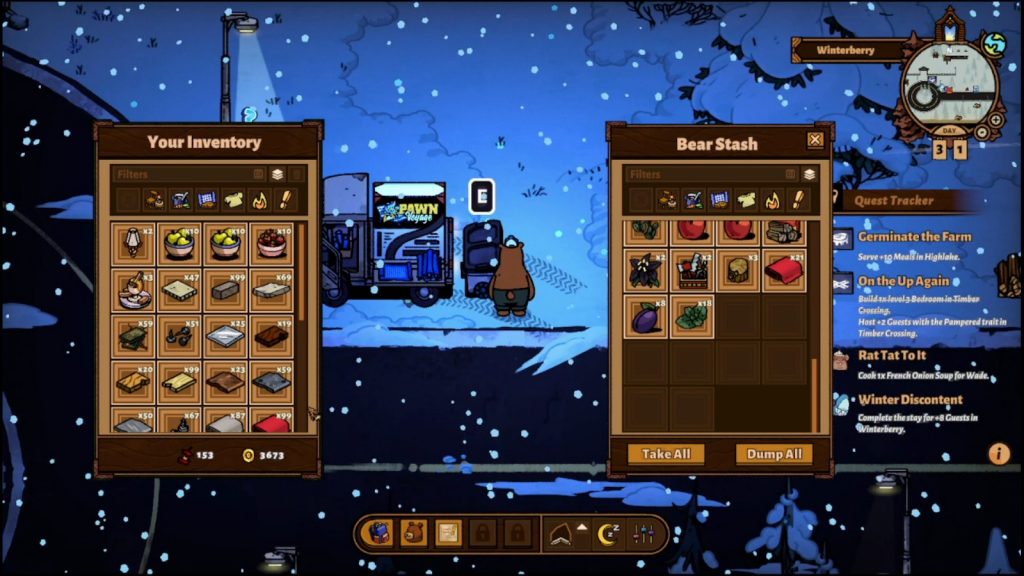Pick the red fabric stack in stash
This screenshot has width=1024, height=576.
[x=785, y=270]
